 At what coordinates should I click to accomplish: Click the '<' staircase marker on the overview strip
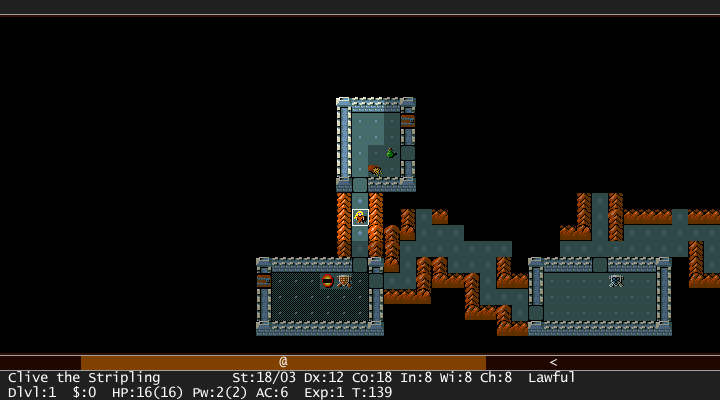(553, 362)
